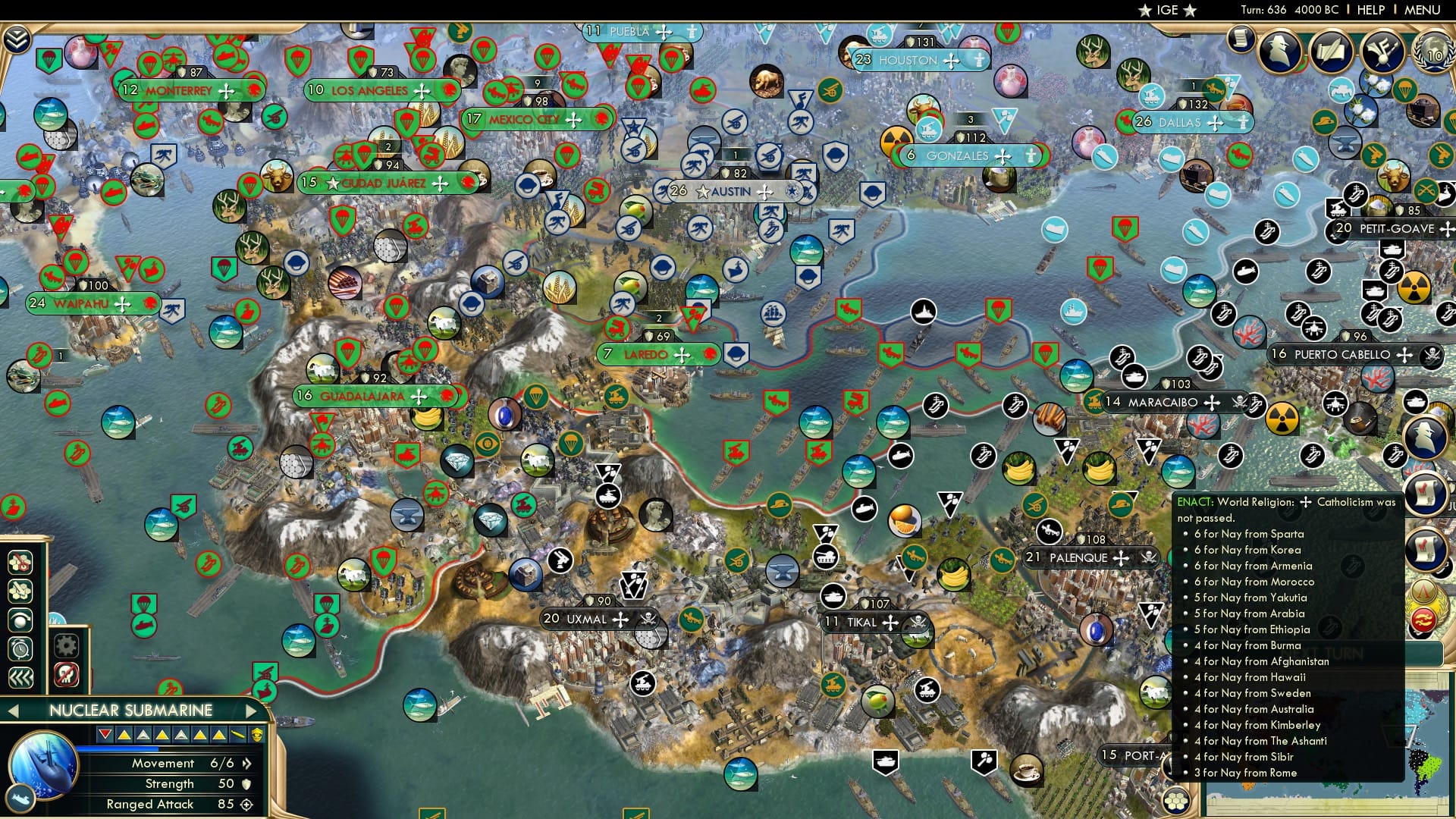
Task: Click the crossed-out skull unit action icon
Action: [x=67, y=673]
